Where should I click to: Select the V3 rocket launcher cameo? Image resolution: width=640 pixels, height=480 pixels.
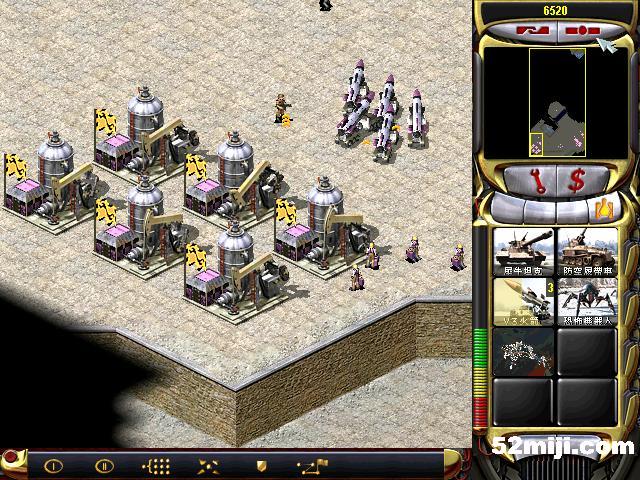pyautogui.click(x=524, y=301)
